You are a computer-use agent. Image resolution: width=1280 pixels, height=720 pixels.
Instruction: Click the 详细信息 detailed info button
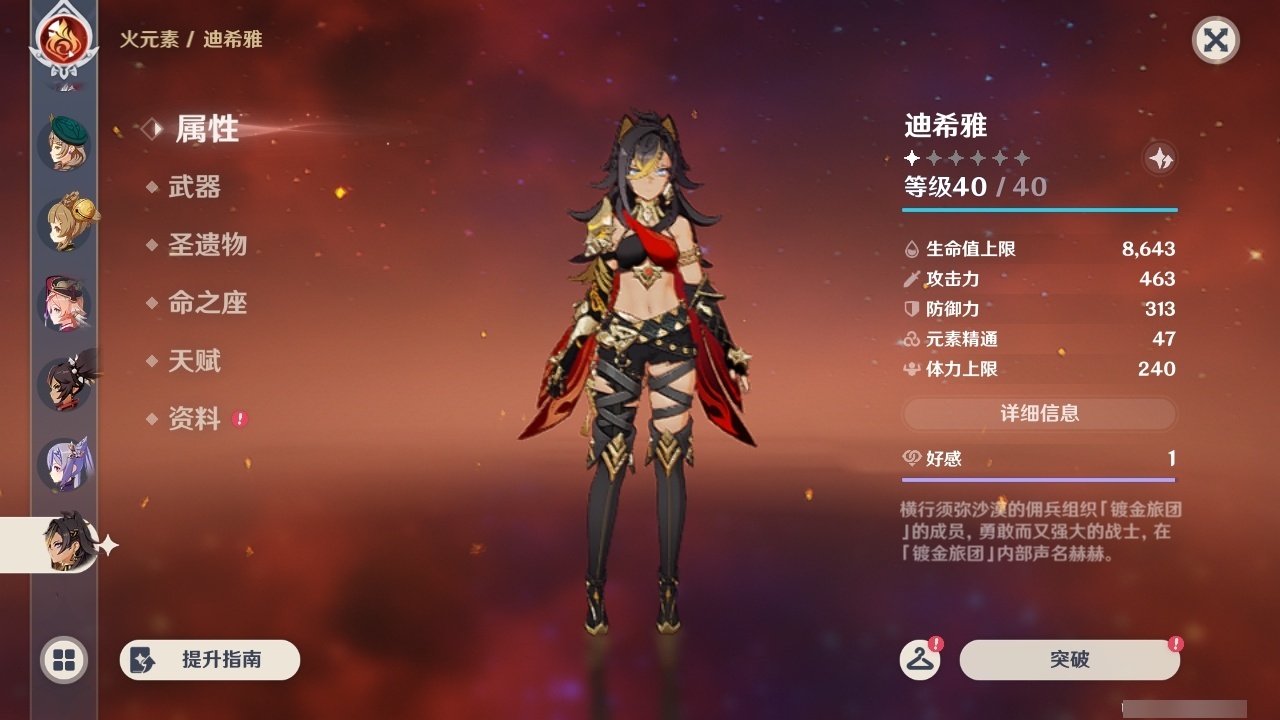pos(1040,414)
